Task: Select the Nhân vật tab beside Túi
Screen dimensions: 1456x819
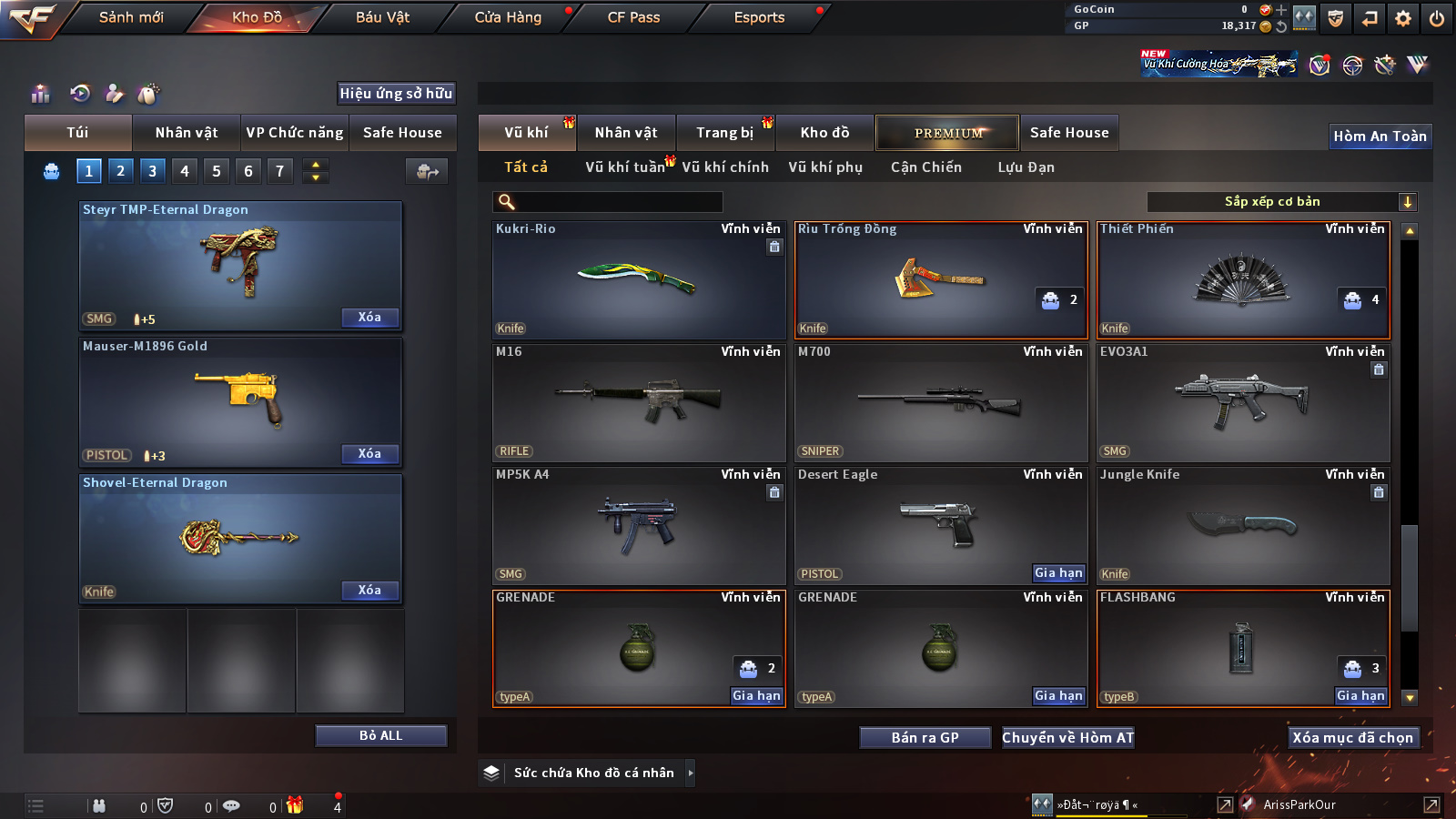Action: 187,133
